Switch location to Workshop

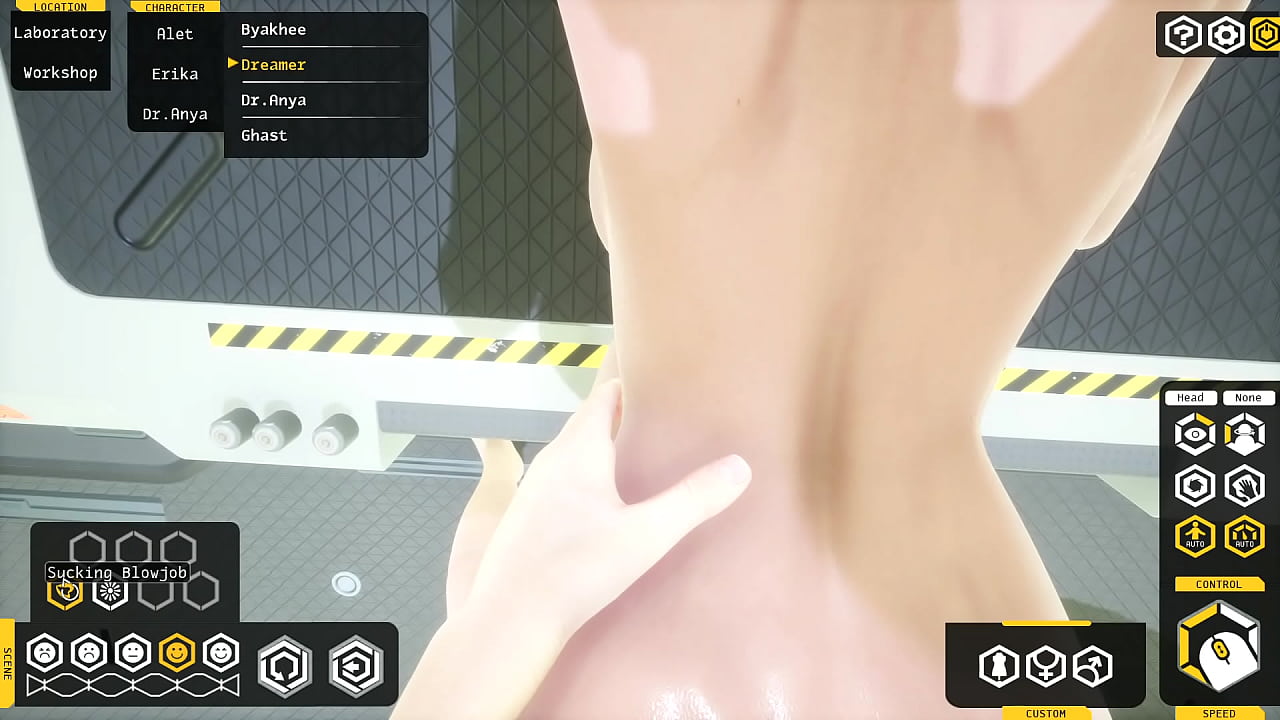click(60, 73)
